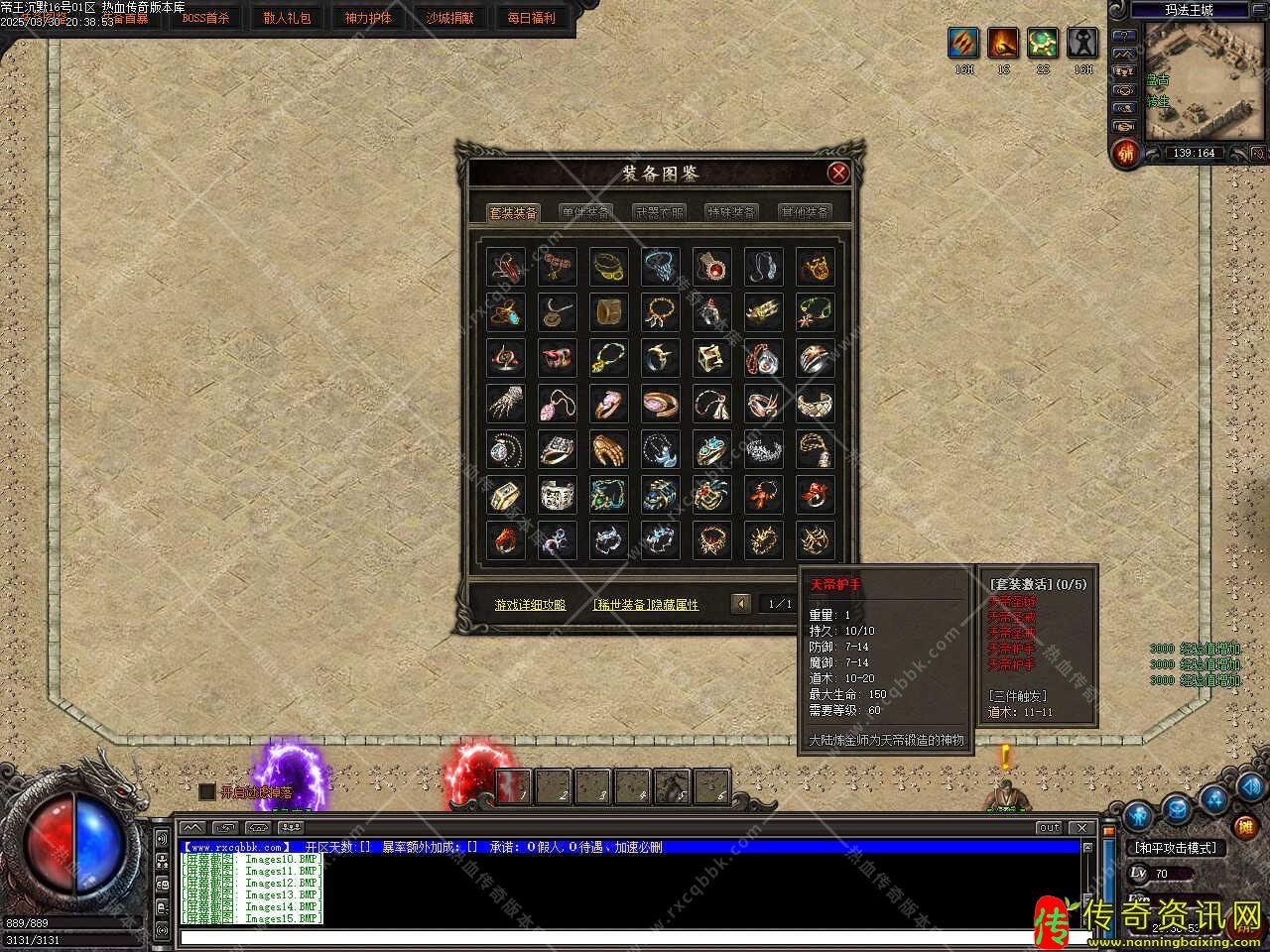Open the 神力护体 menu
1270x952 pixels.
pyautogui.click(x=368, y=18)
